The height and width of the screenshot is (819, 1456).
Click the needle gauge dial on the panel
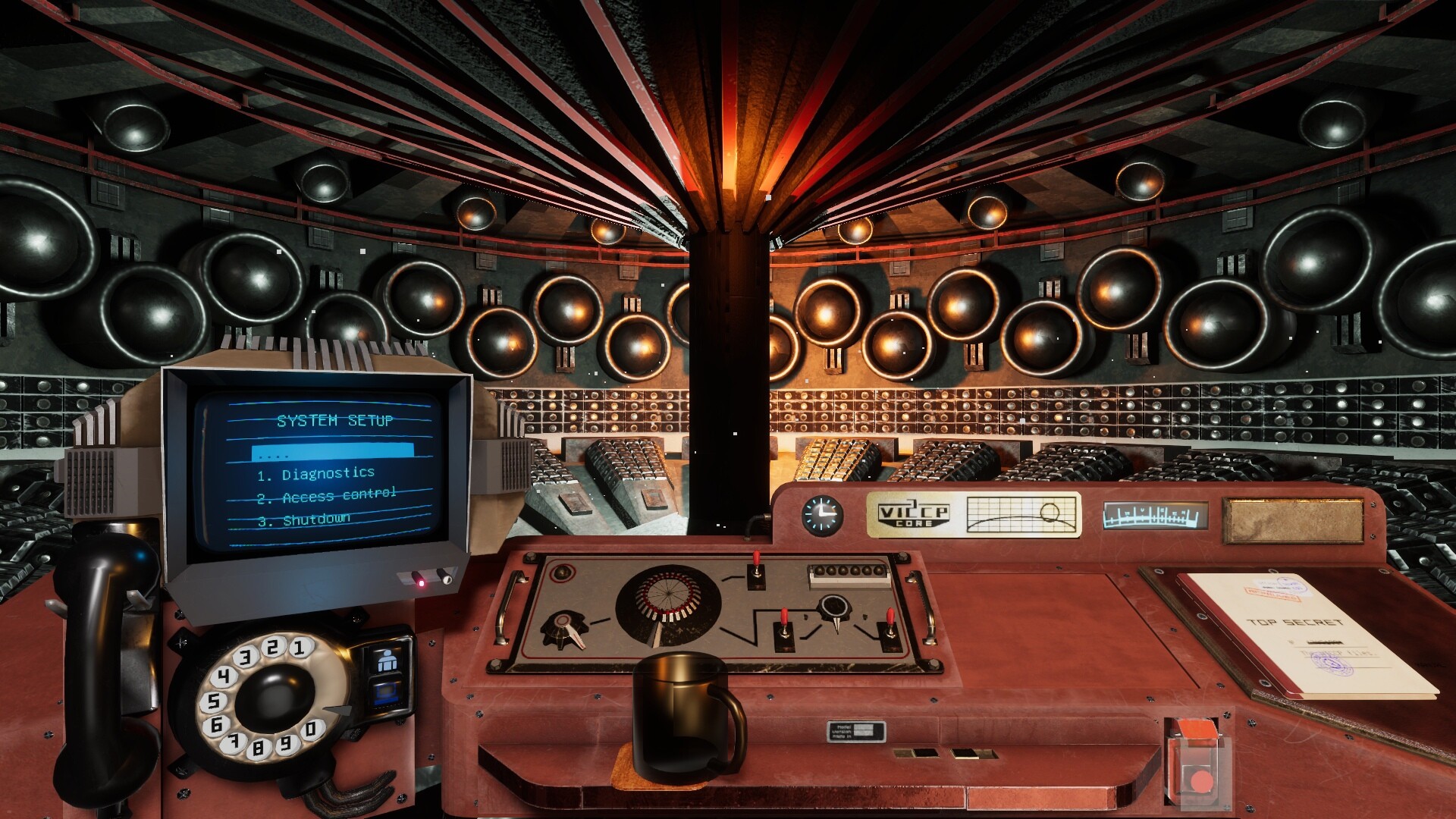(833, 606)
